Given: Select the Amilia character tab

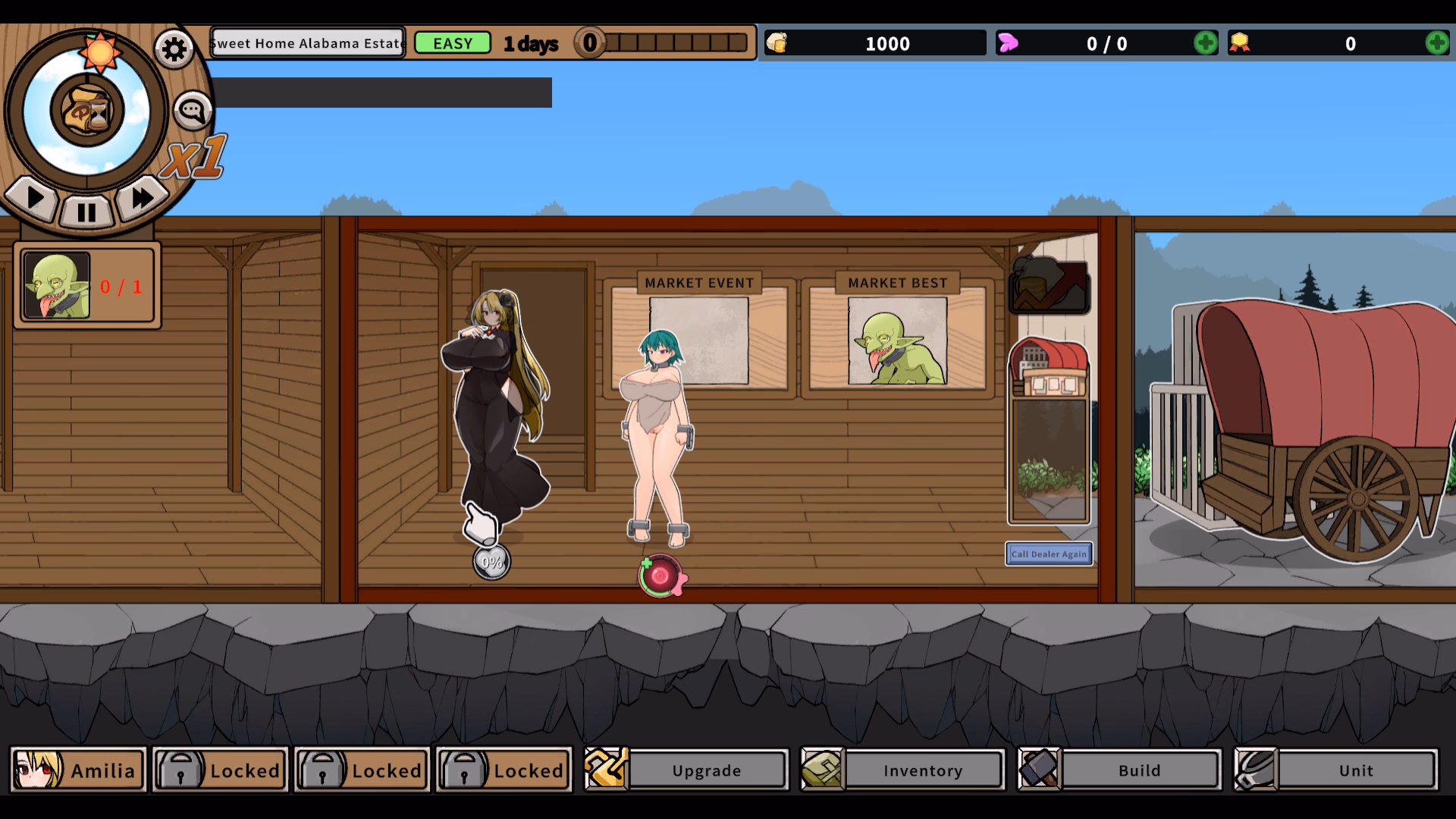Looking at the screenshot, I should tap(78, 770).
